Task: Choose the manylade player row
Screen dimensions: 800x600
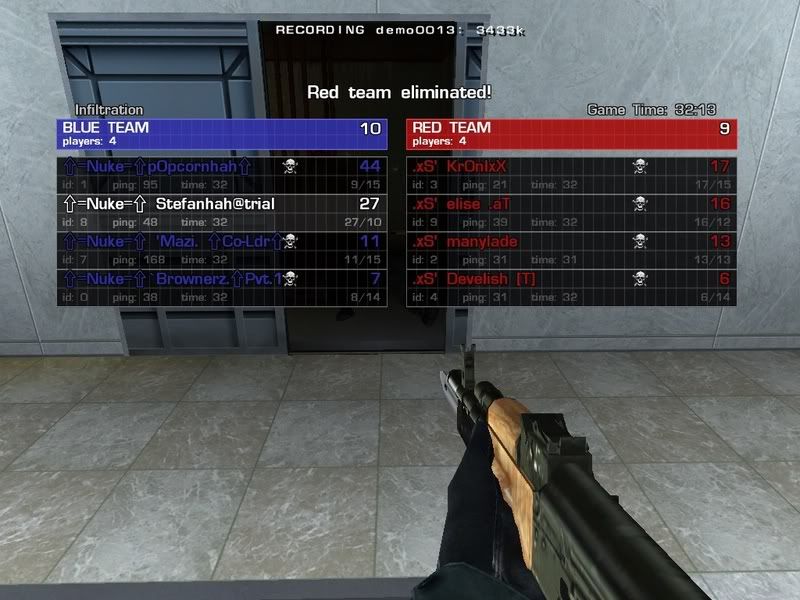Action: [x=571, y=248]
